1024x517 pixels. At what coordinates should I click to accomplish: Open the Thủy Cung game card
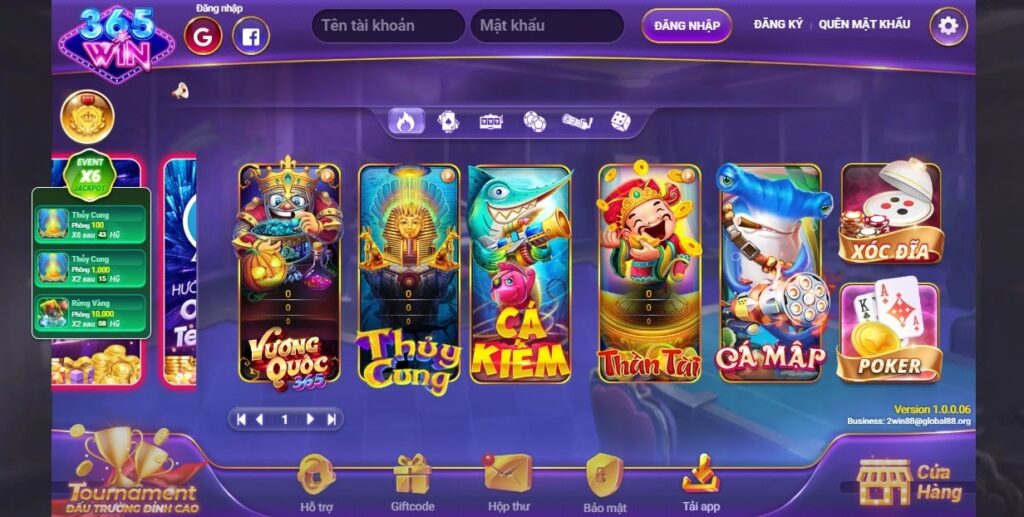(409, 273)
